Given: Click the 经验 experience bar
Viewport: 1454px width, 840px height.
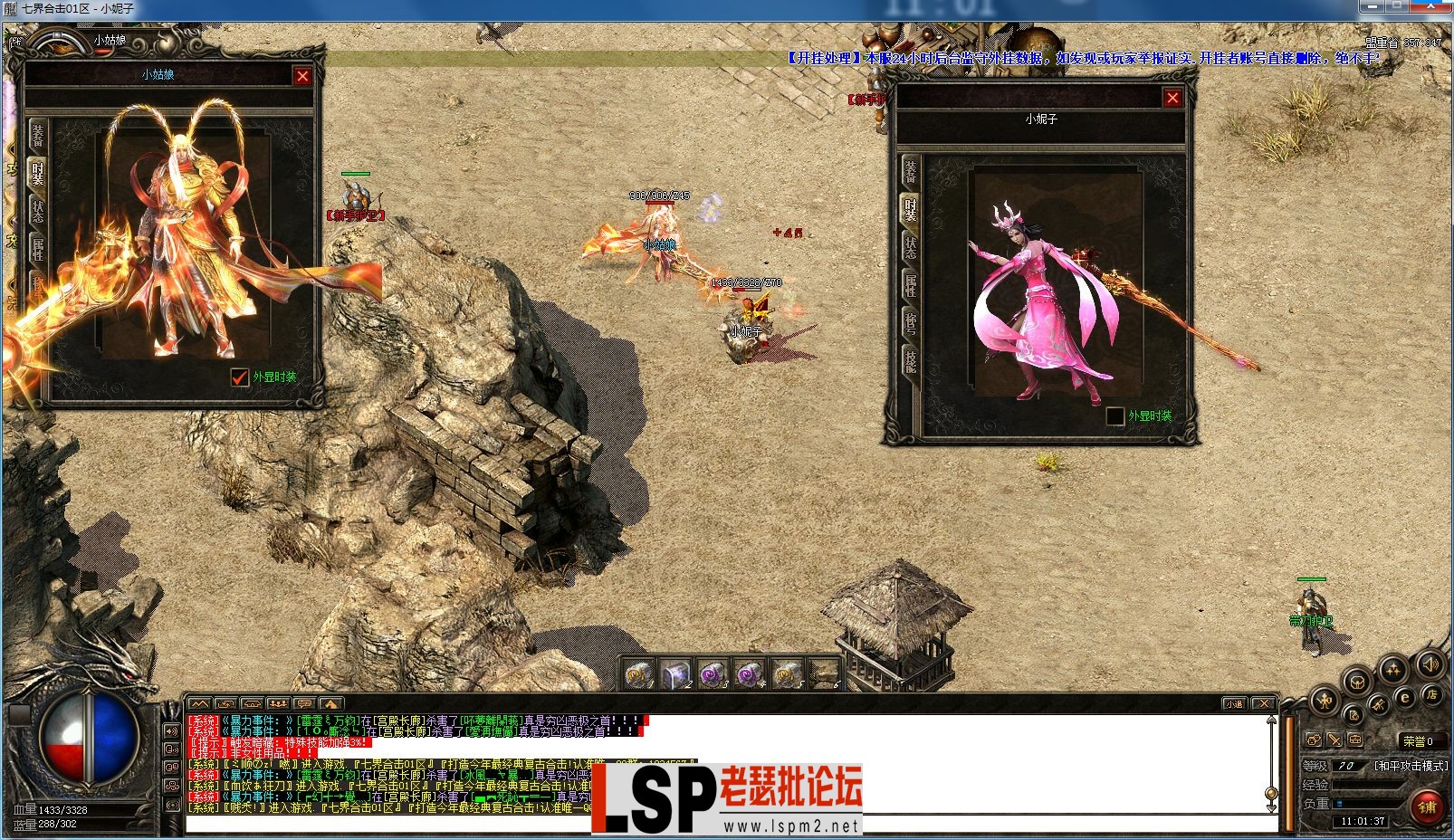Looking at the screenshot, I should point(1367,786).
